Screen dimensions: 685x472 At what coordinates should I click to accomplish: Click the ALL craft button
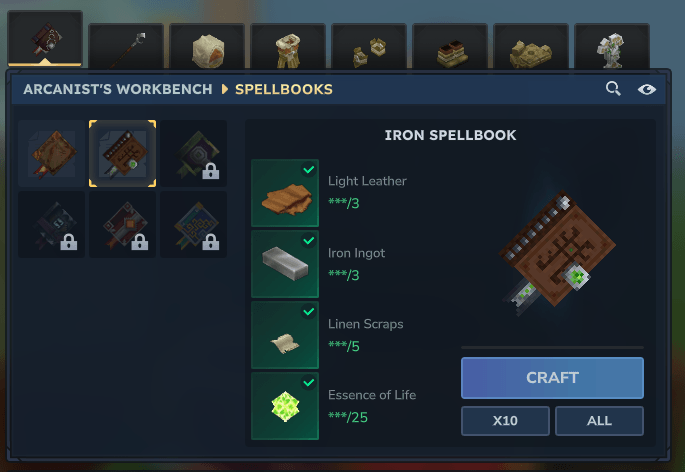[599, 421]
